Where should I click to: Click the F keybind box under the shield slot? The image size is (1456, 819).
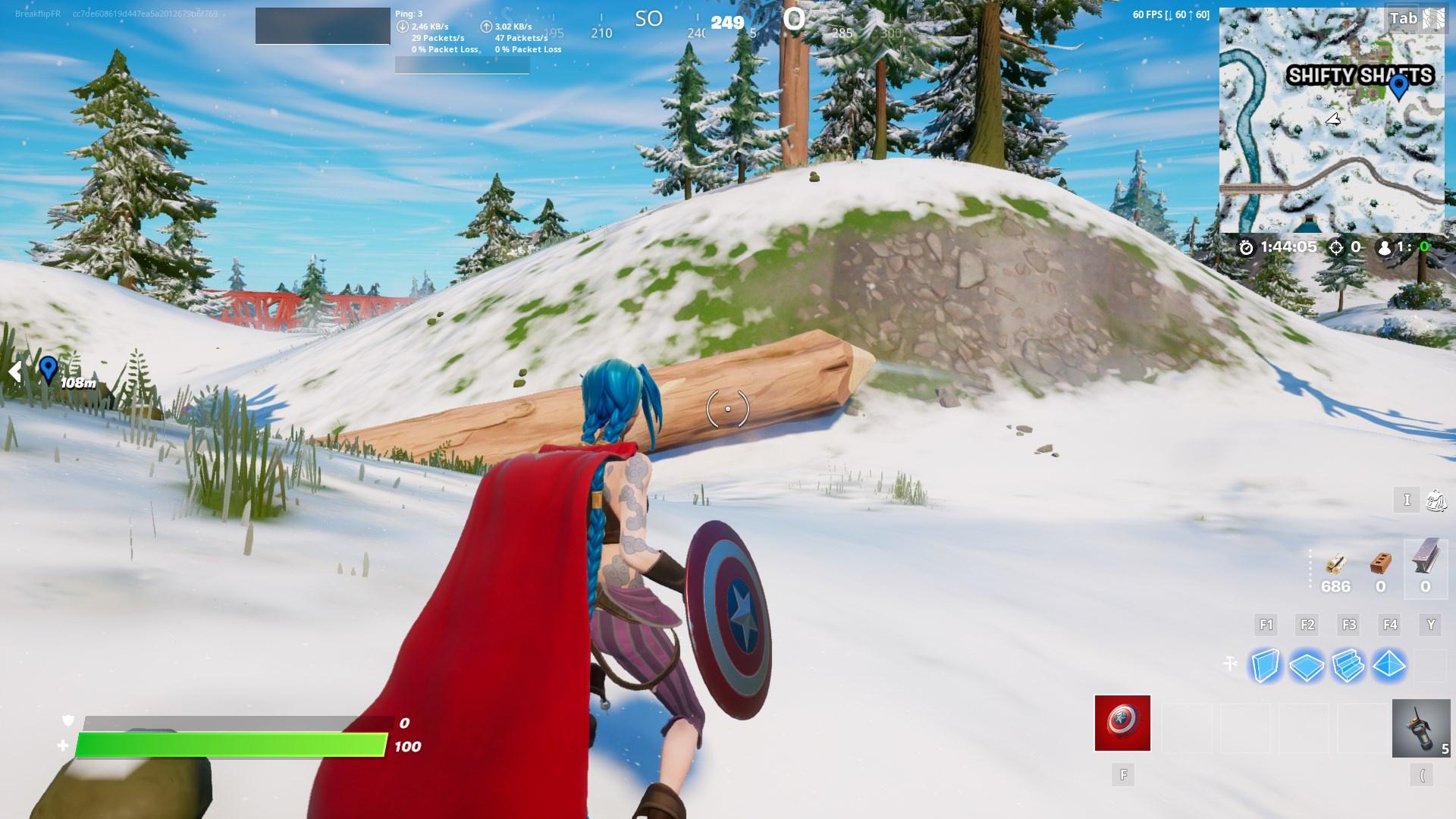(1123, 775)
